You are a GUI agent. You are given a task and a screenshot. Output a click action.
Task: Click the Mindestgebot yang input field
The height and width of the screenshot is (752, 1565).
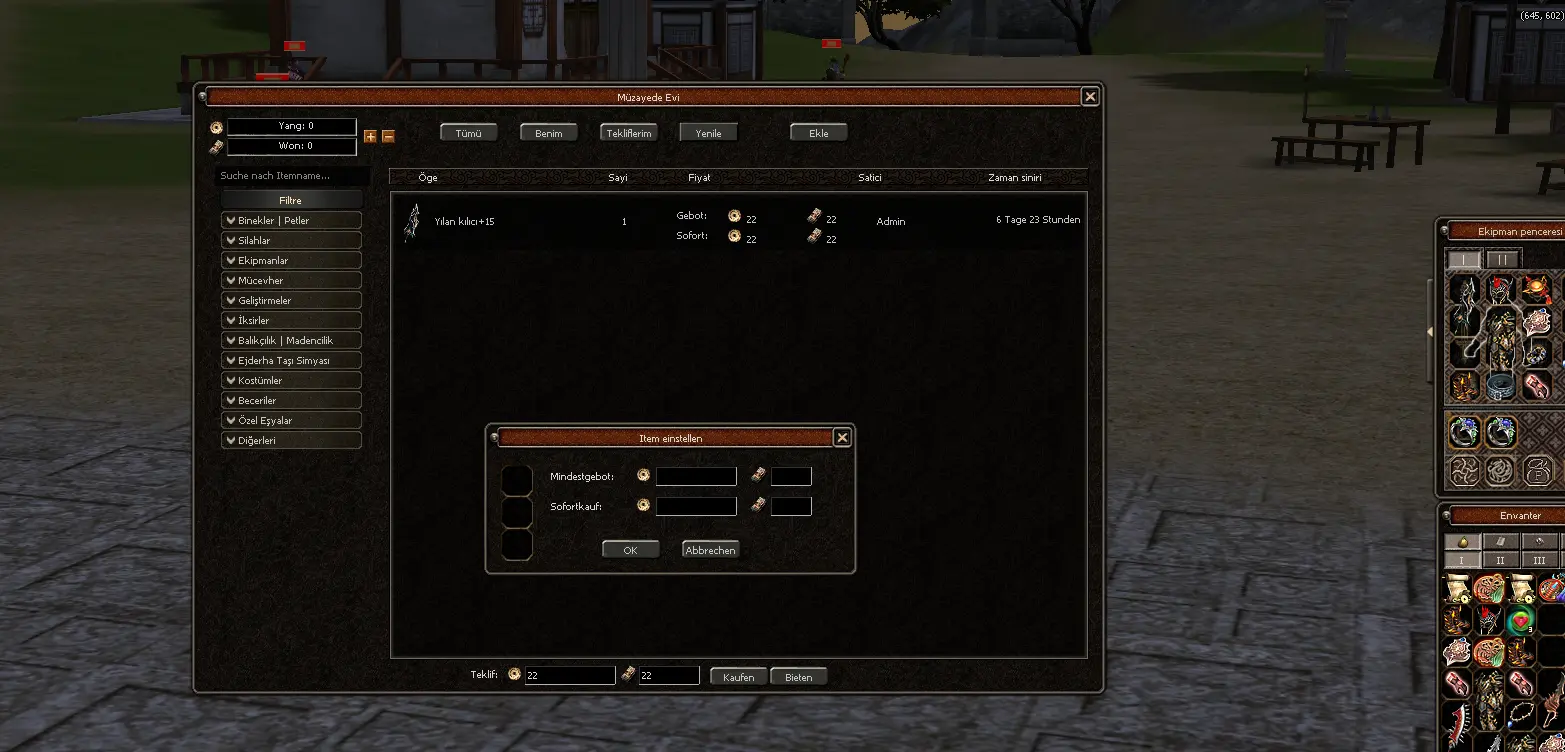pyautogui.click(x=696, y=477)
